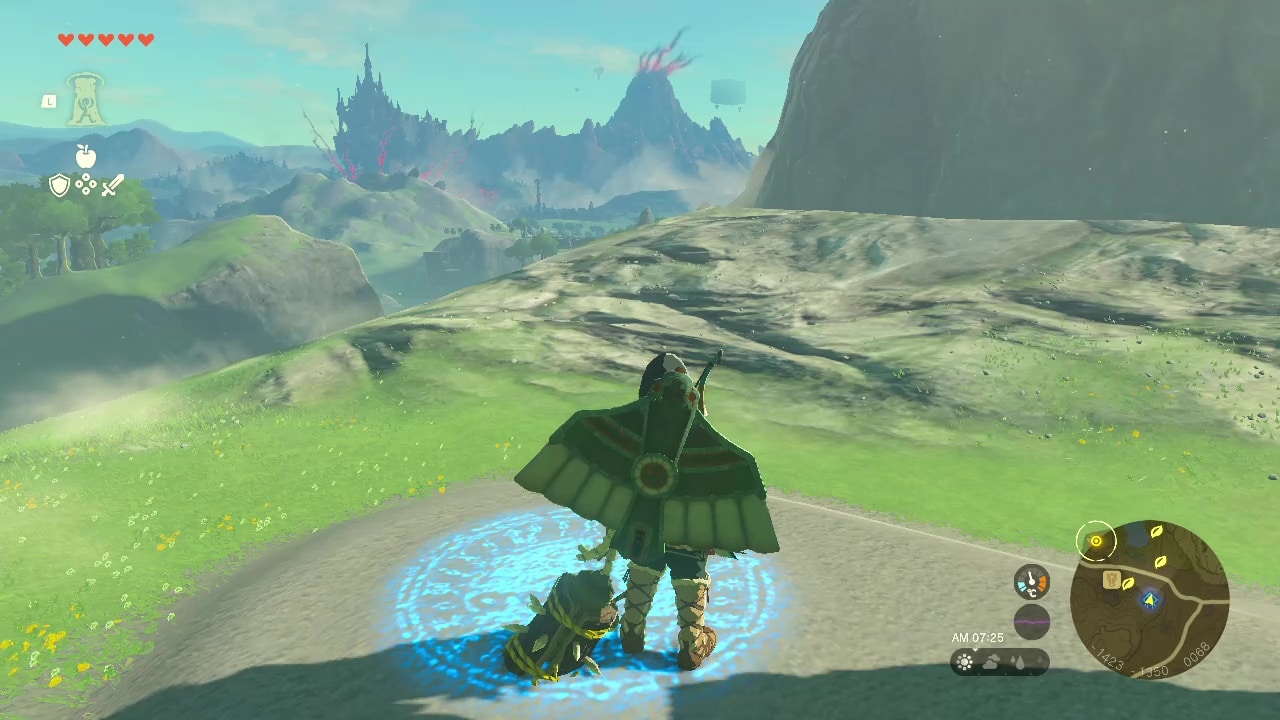This screenshot has width=1280, height=720.
Task: Activate the Ascend ability icon
Action: point(87,99)
